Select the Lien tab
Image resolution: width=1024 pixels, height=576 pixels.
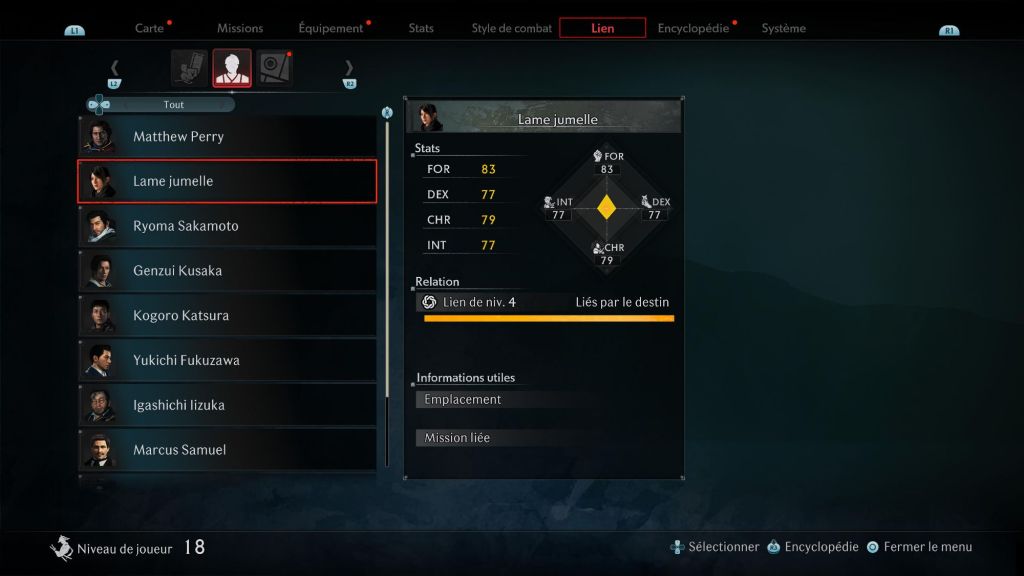coord(602,28)
